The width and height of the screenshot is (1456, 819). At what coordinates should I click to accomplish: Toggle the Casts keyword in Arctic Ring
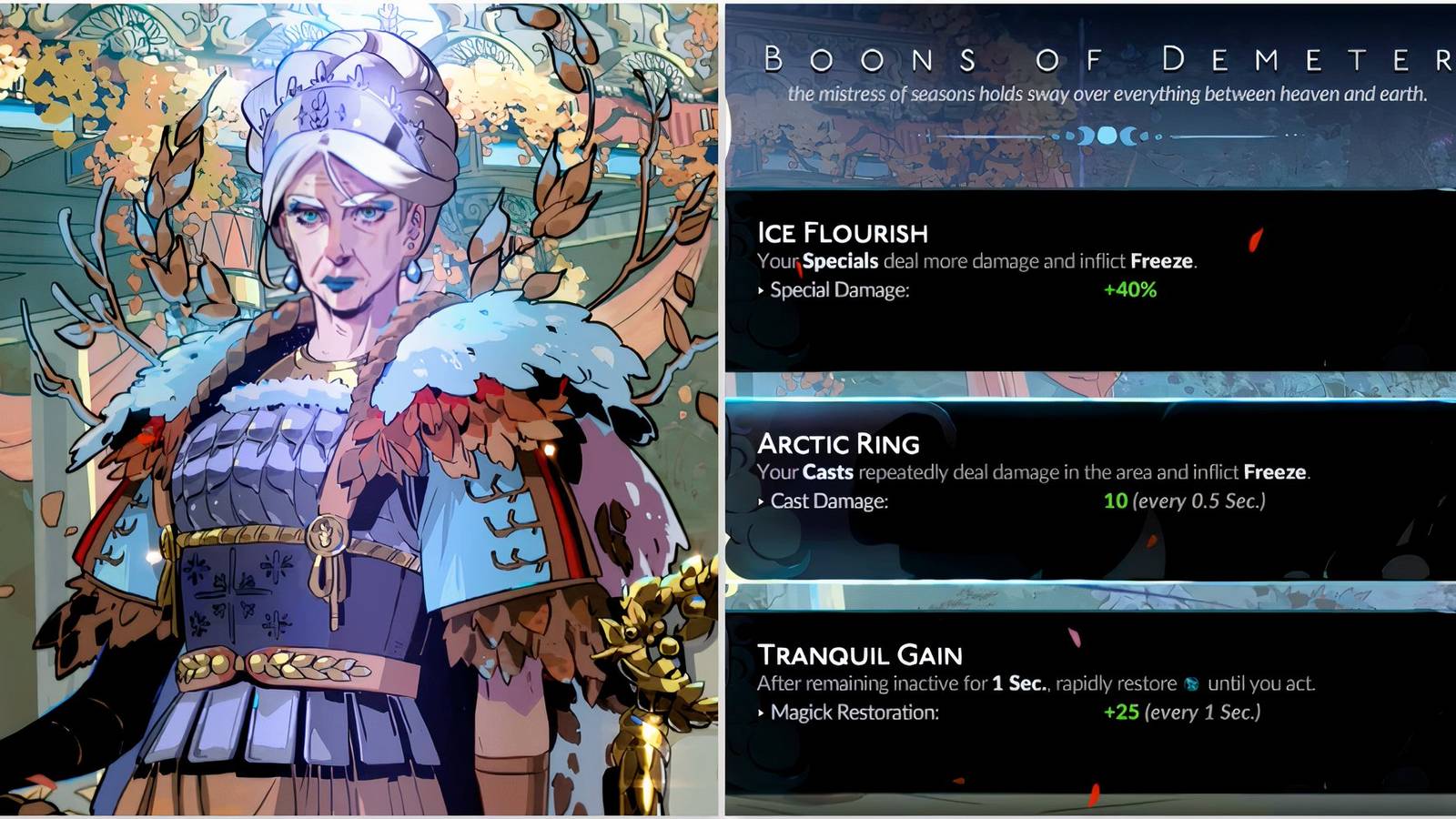pos(829,471)
